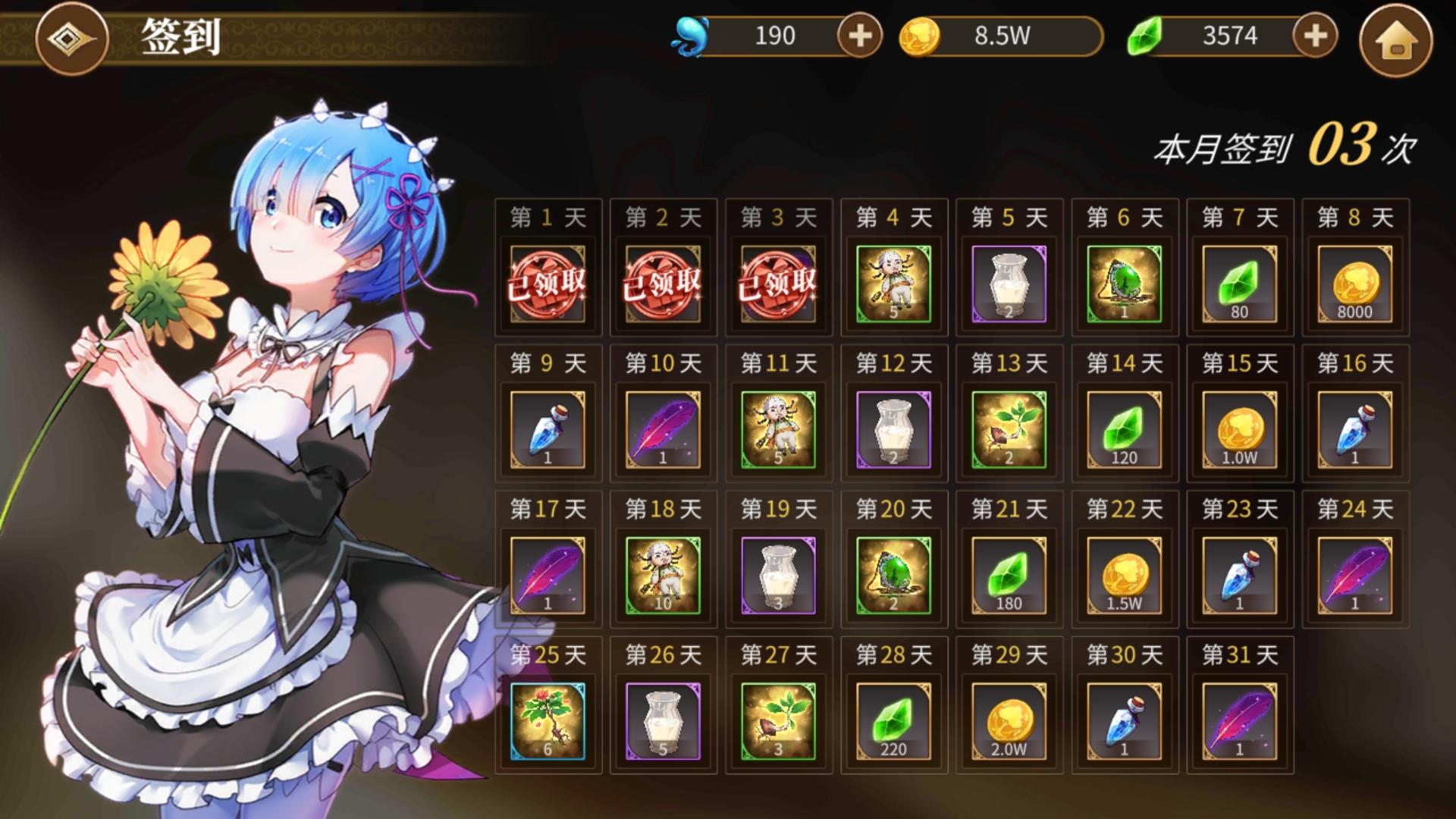Click the milk vase reward on day 5

(1008, 284)
